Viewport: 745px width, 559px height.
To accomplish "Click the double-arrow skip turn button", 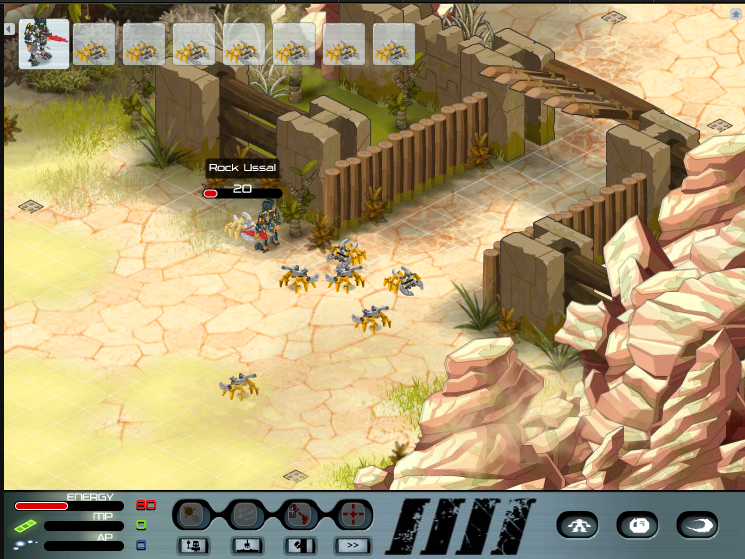I will (x=352, y=545).
